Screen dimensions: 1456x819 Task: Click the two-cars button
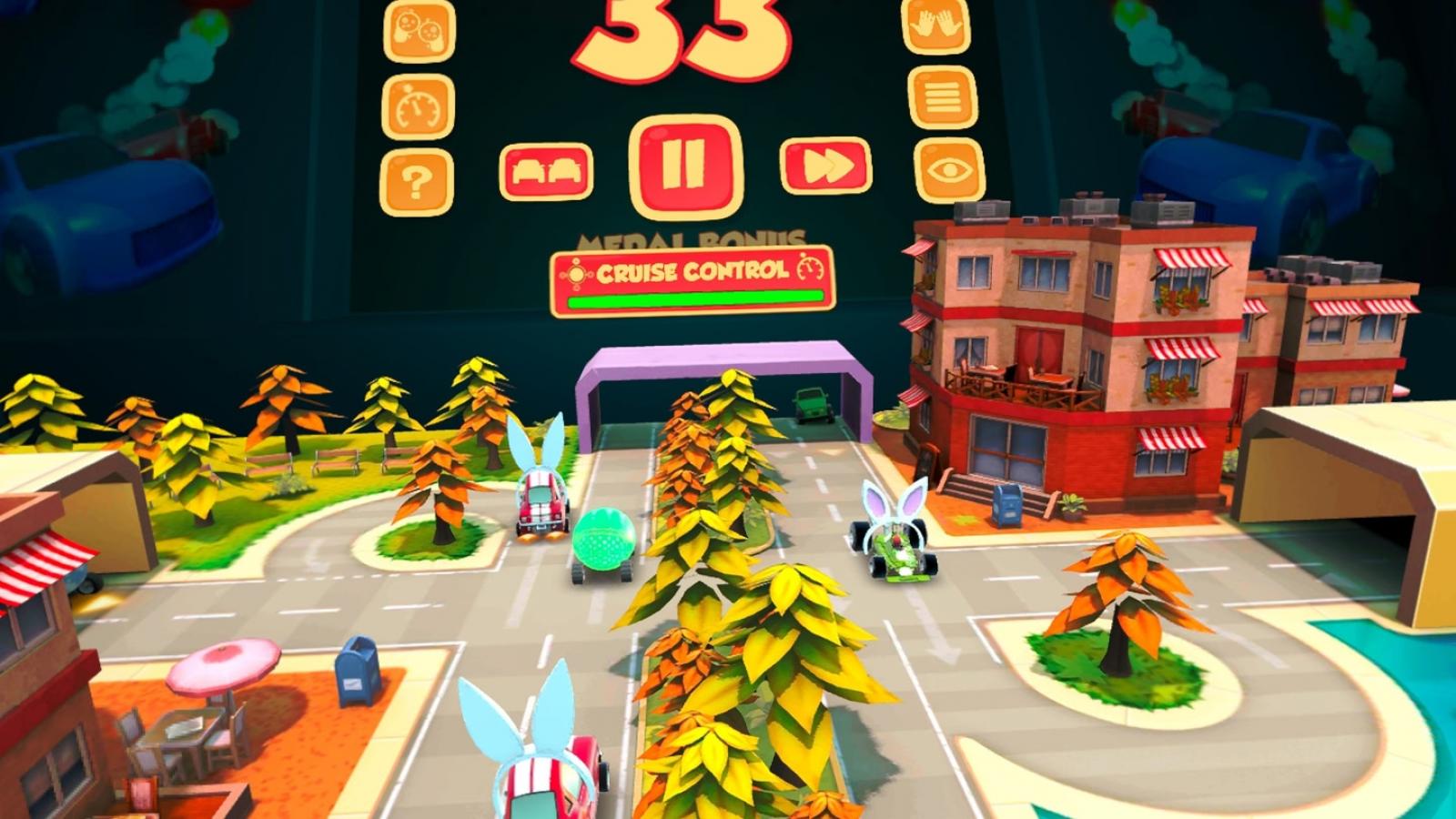tap(546, 170)
